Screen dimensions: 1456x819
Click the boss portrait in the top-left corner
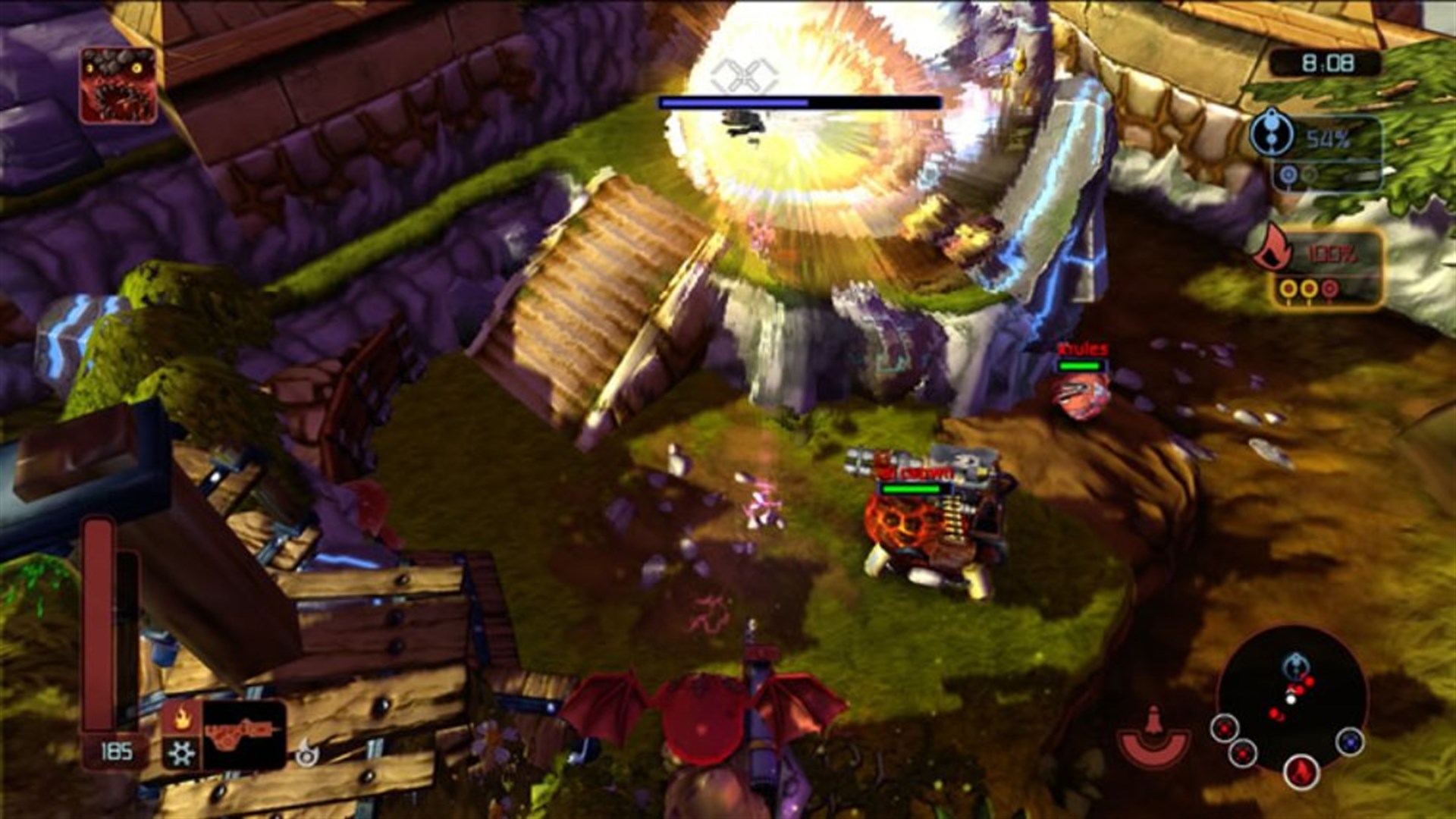coord(118,83)
